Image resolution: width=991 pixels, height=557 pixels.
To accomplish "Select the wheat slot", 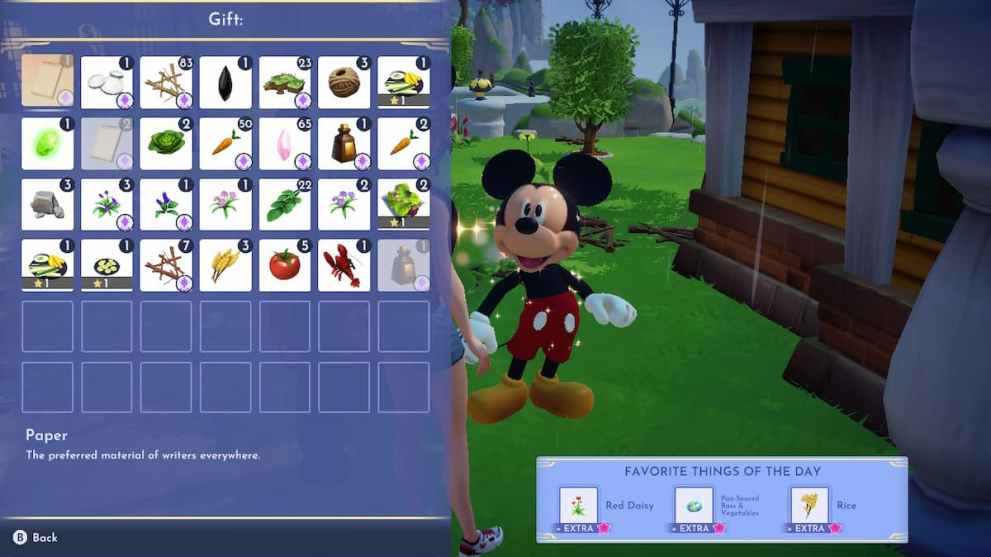I will 225,265.
